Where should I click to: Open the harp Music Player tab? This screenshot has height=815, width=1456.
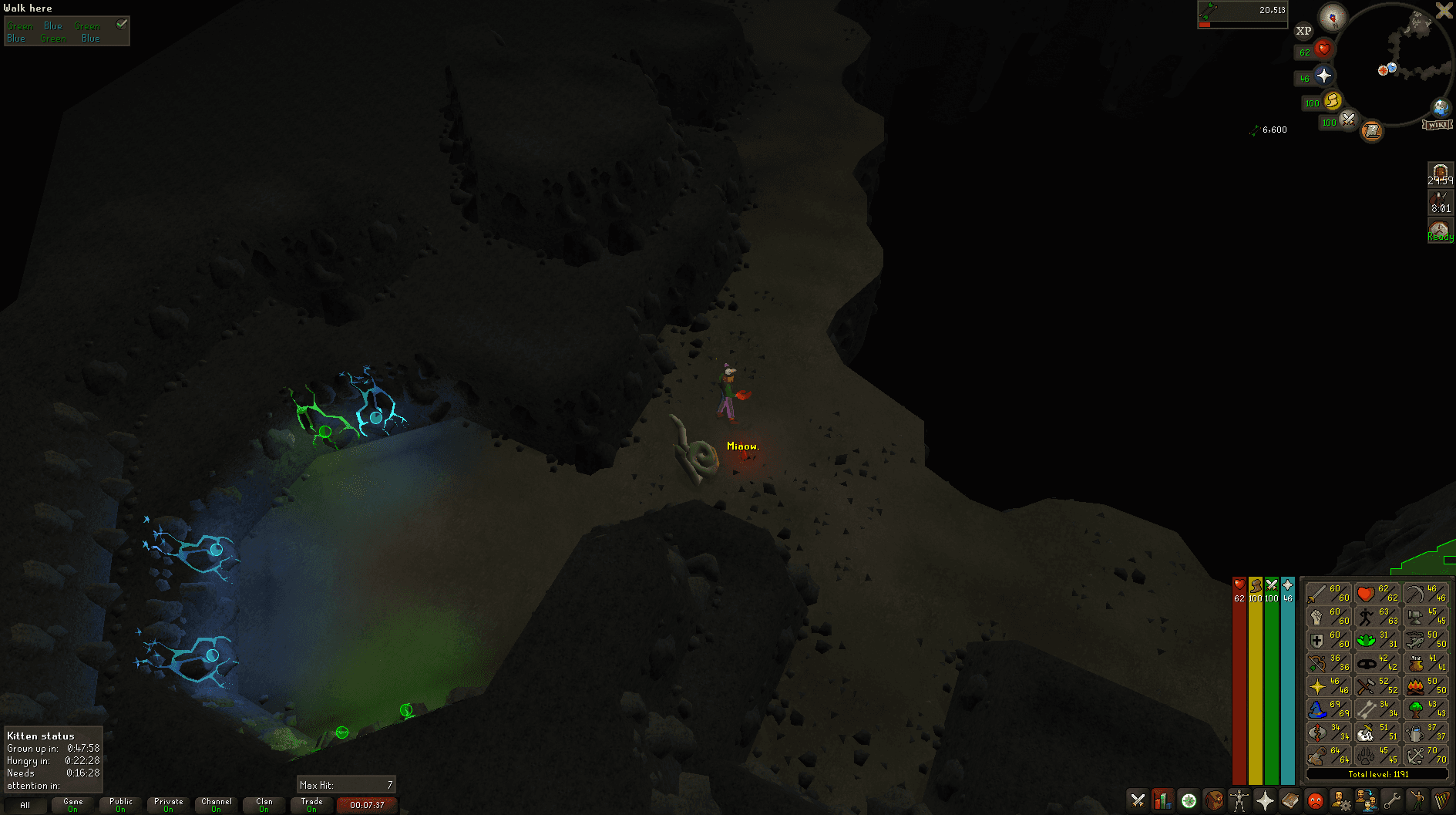[x=1441, y=801]
